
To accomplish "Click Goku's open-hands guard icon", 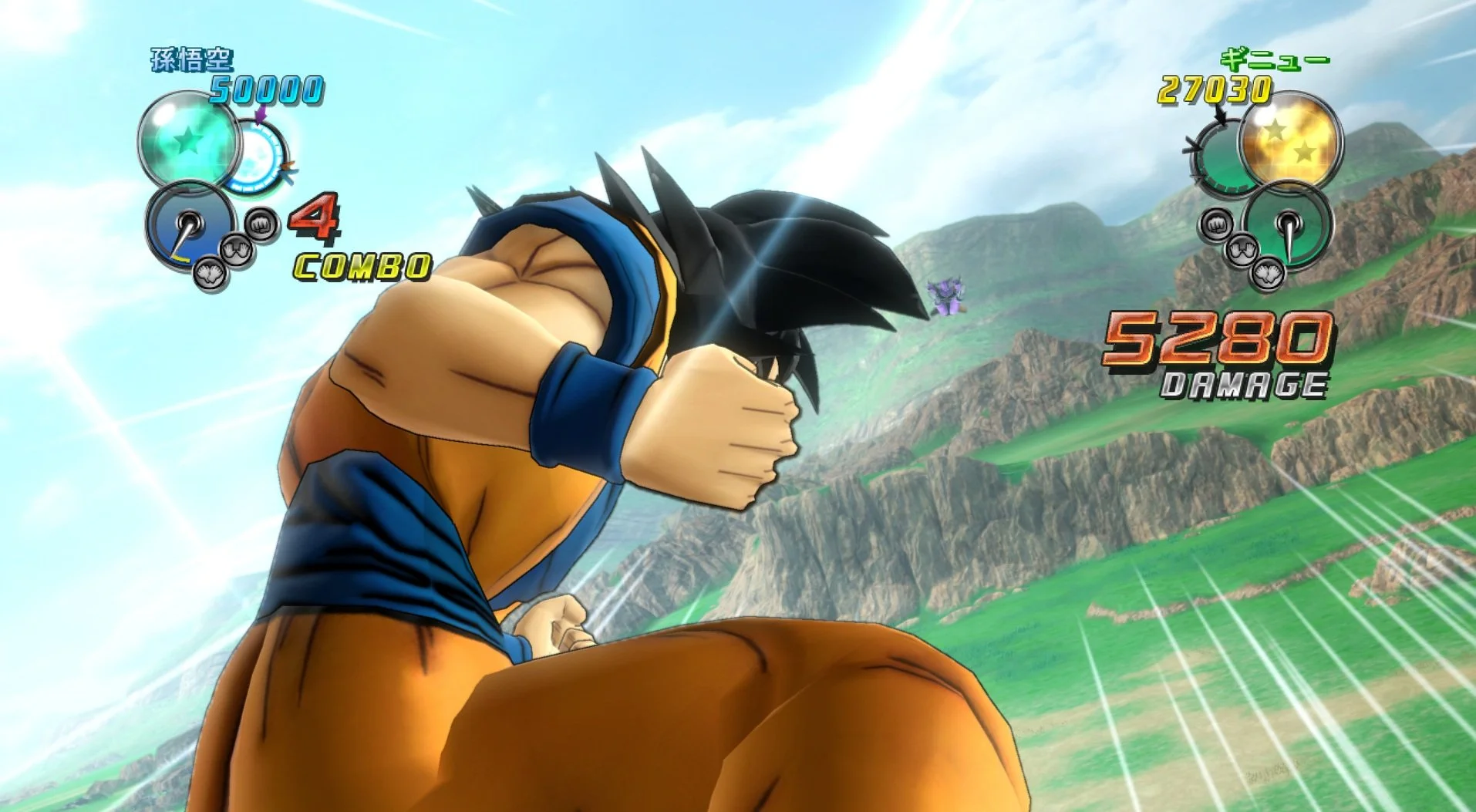I will coord(236,251).
